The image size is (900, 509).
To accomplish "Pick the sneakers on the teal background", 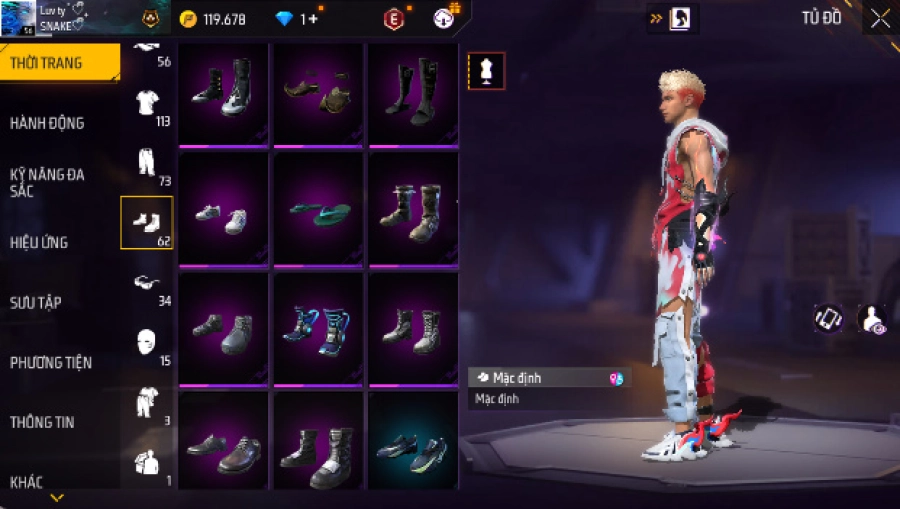I will click(412, 446).
